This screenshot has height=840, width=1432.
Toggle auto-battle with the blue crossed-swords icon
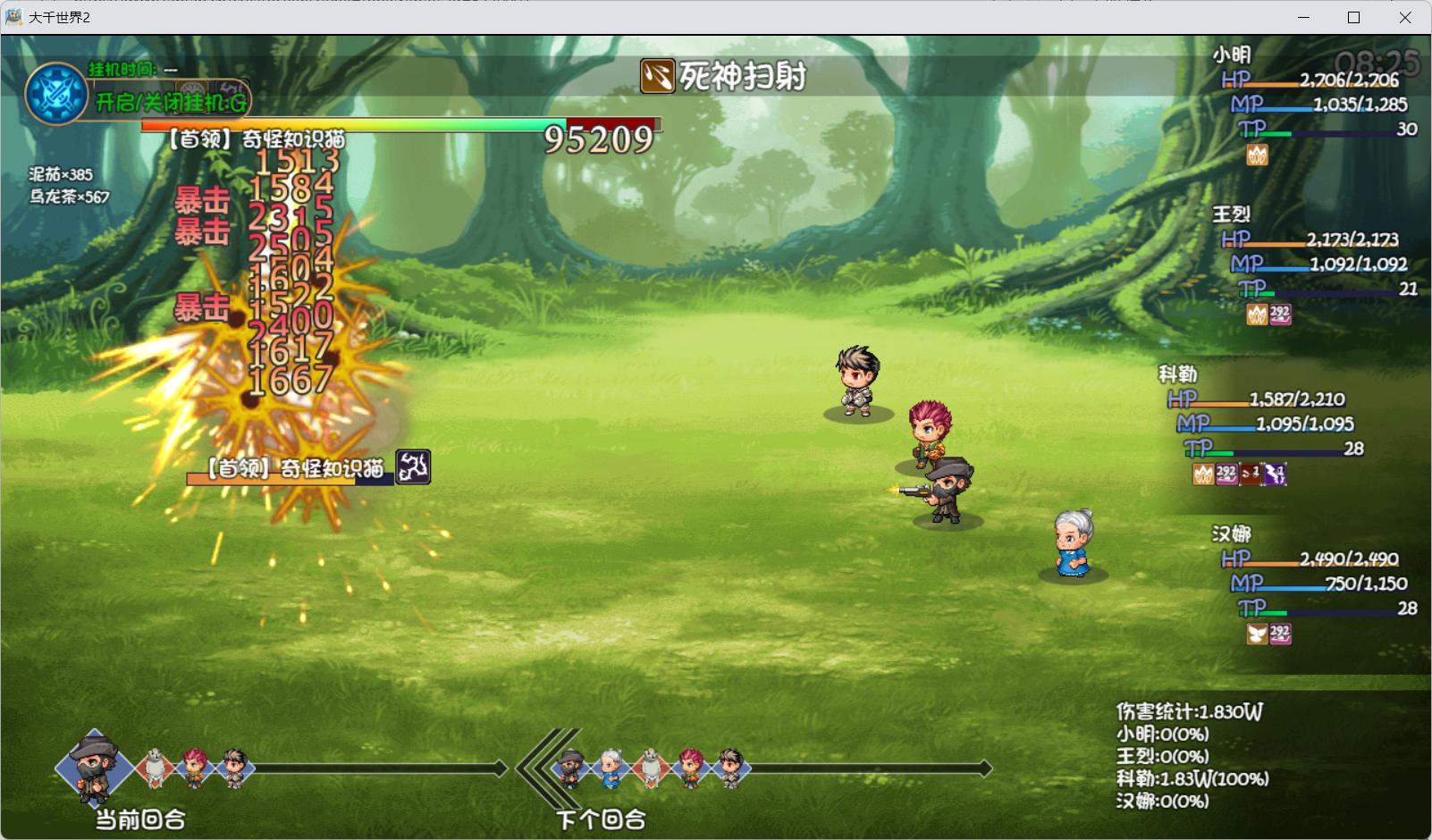(x=56, y=94)
